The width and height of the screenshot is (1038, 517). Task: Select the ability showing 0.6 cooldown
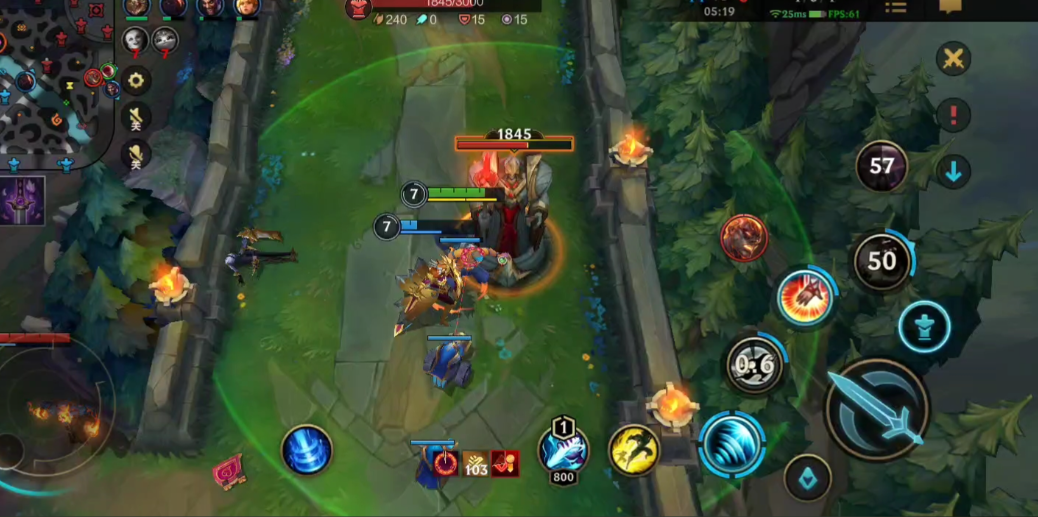pos(755,365)
